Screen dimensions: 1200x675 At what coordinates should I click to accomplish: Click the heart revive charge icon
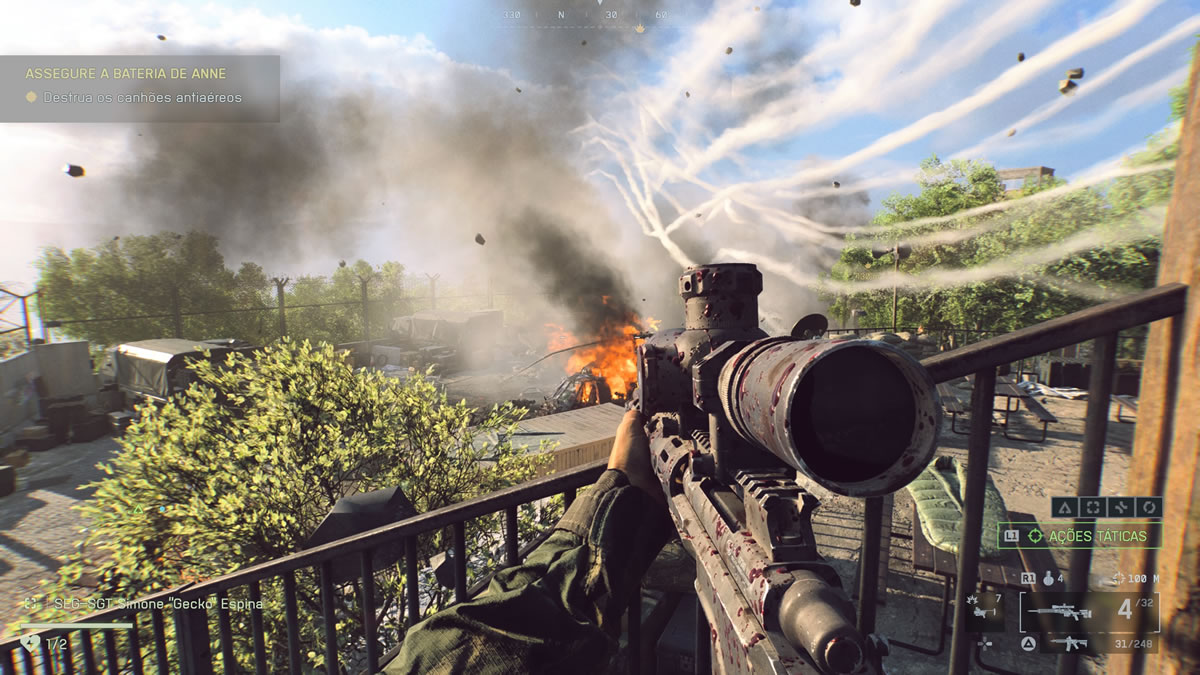28,643
